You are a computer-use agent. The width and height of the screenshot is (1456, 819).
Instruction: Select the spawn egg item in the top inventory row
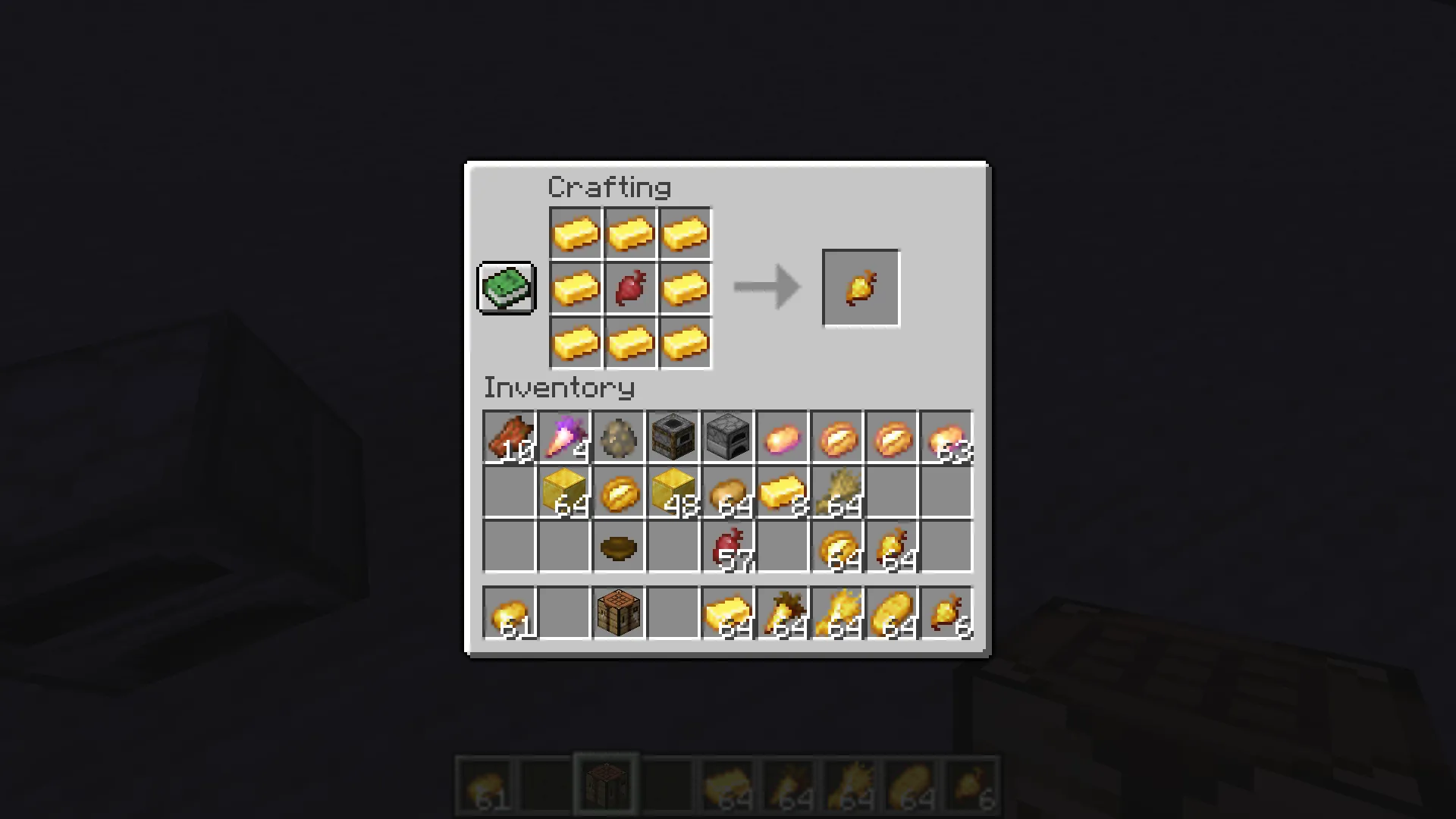pos(618,438)
